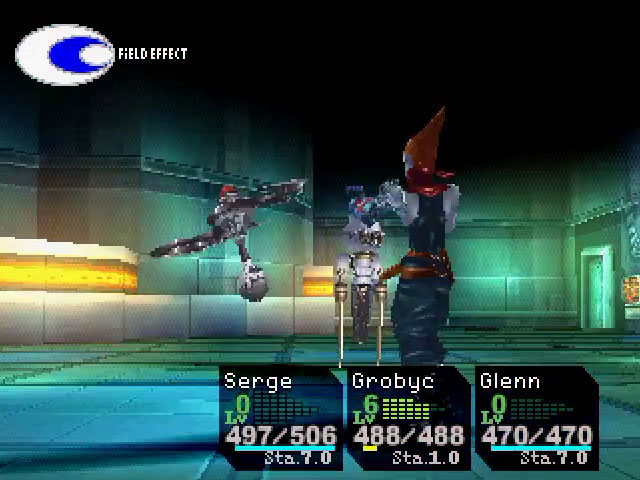The height and width of the screenshot is (480, 640).
Task: Select Serge's party status panel
Action: (x=280, y=418)
